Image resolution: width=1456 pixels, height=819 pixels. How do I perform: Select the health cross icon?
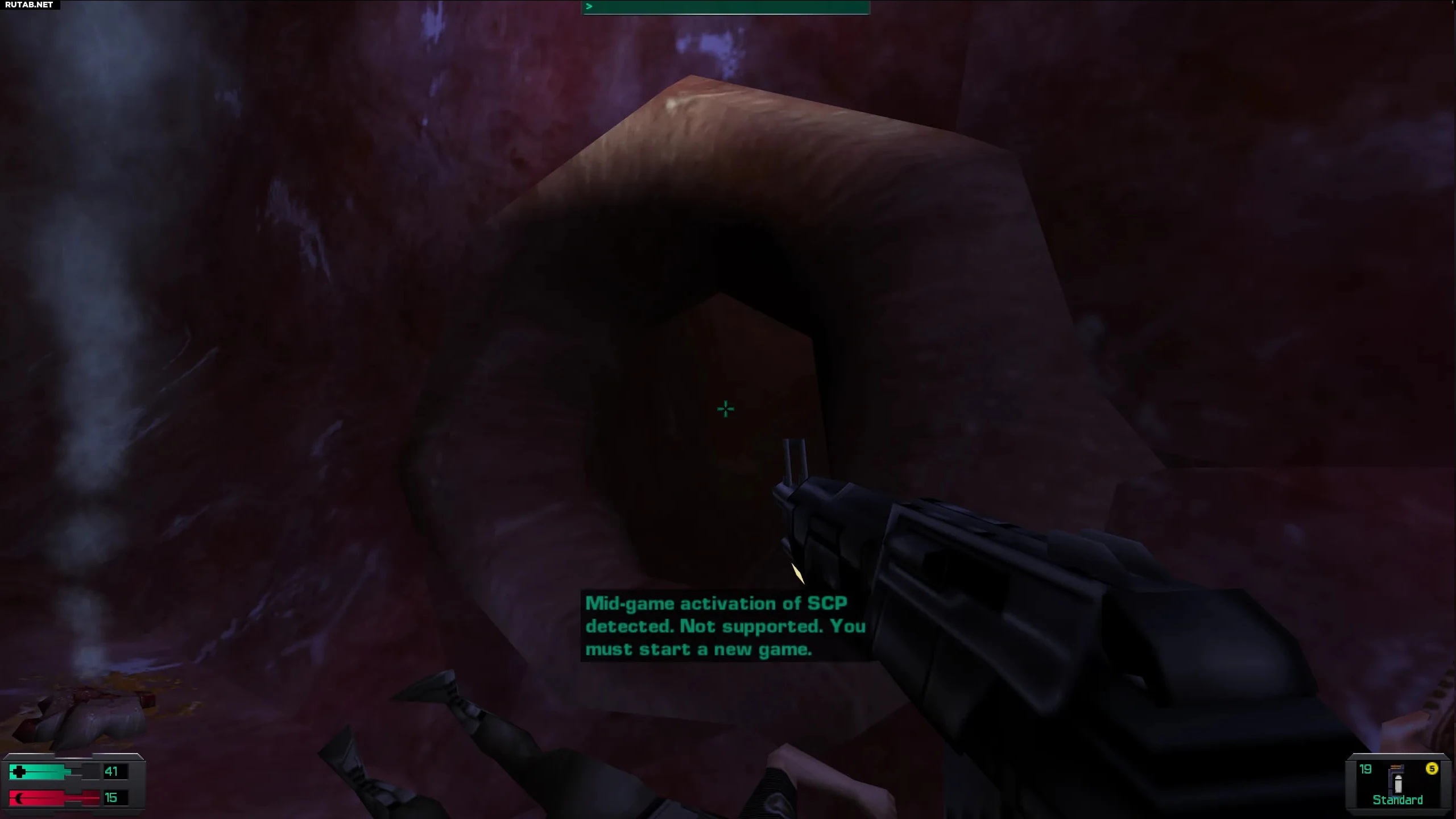[19, 771]
